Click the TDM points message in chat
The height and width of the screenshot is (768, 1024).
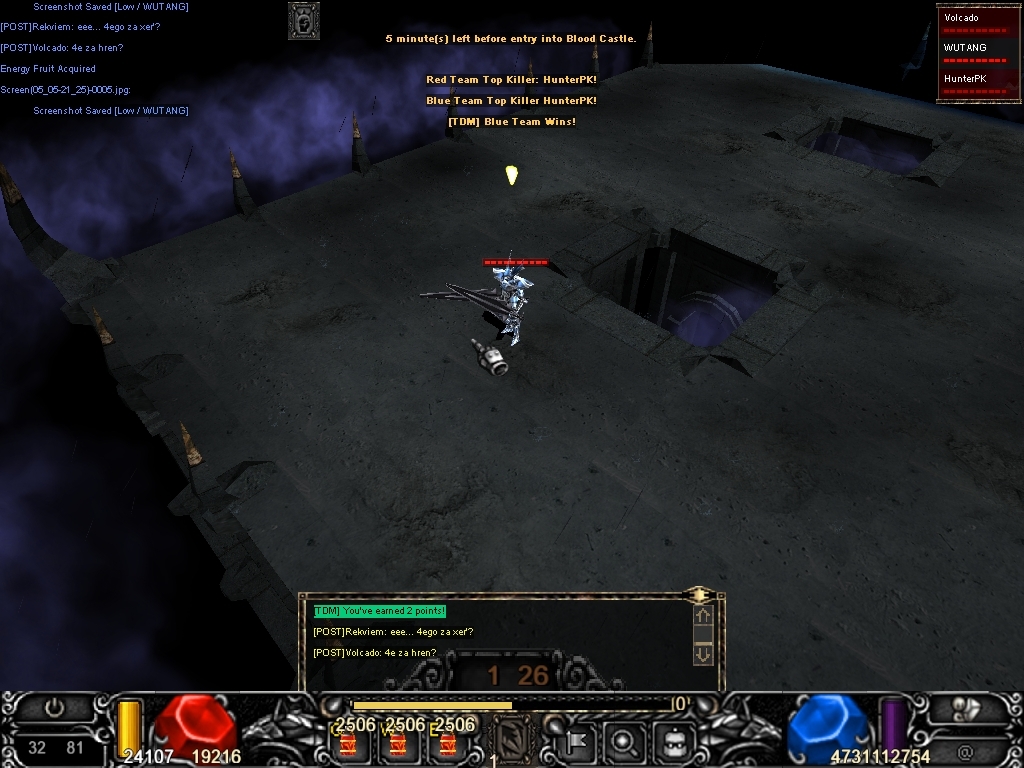379,611
